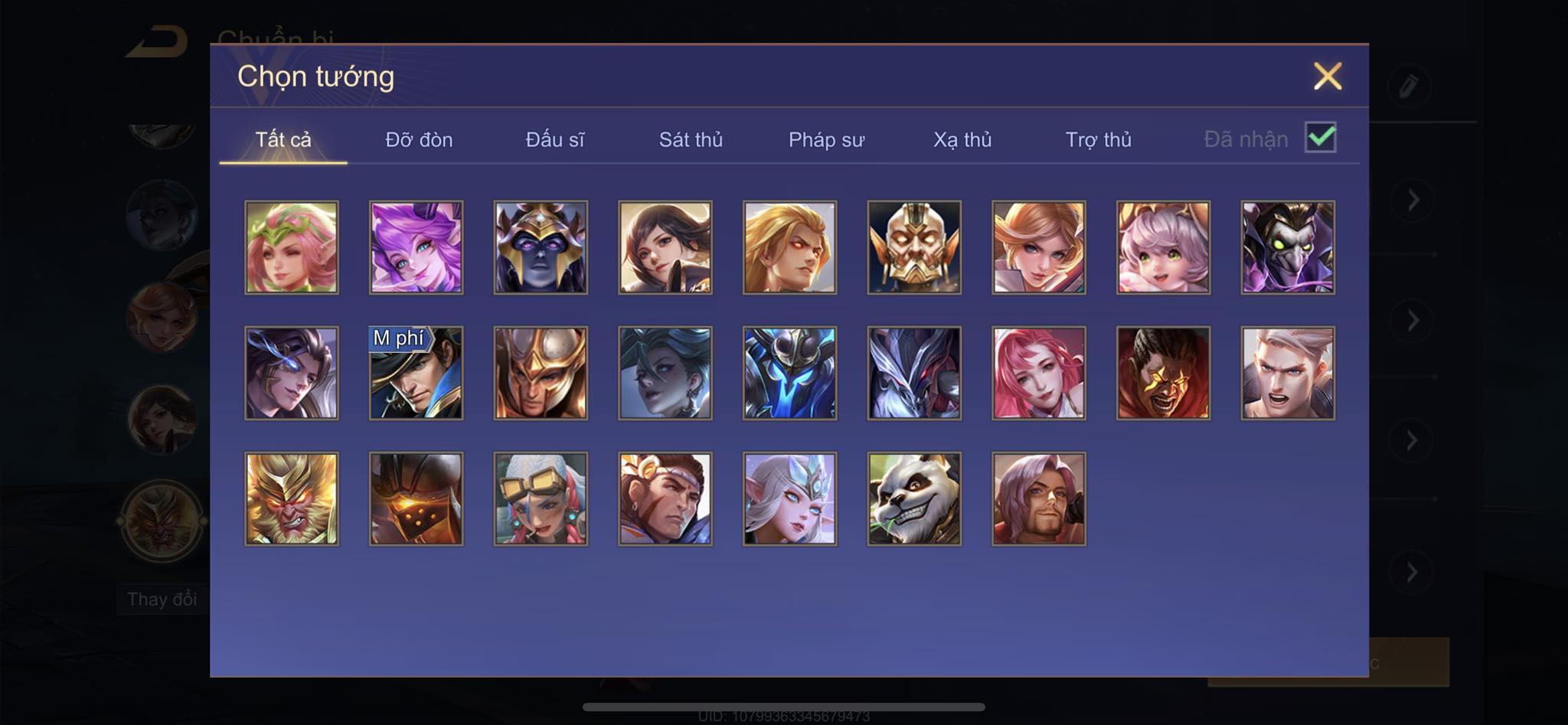1568x725 pixels.
Task: Toggle the Đã nhận checkbox
Action: click(x=1320, y=138)
